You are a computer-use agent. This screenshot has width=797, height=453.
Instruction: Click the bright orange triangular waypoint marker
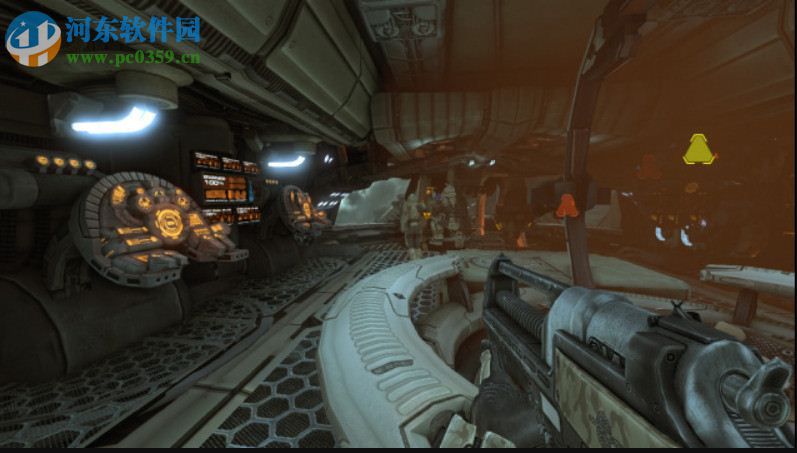567,206
